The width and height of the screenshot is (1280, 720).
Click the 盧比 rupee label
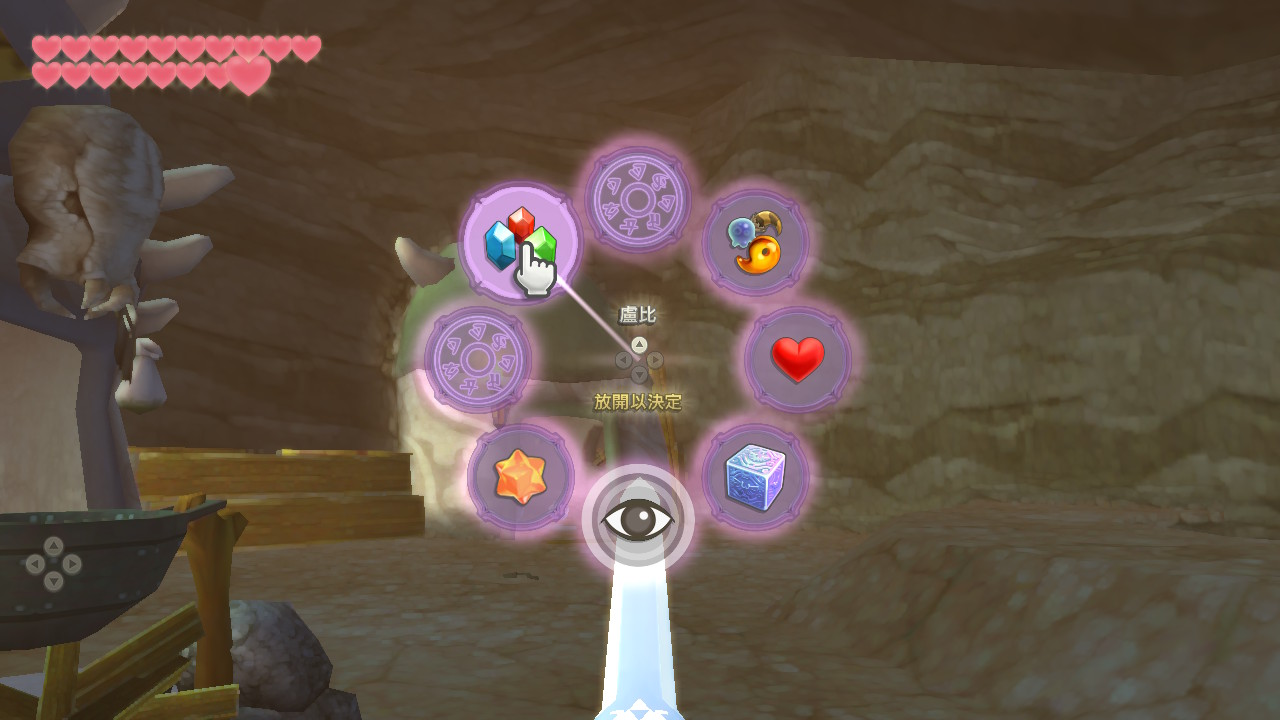coord(637,314)
